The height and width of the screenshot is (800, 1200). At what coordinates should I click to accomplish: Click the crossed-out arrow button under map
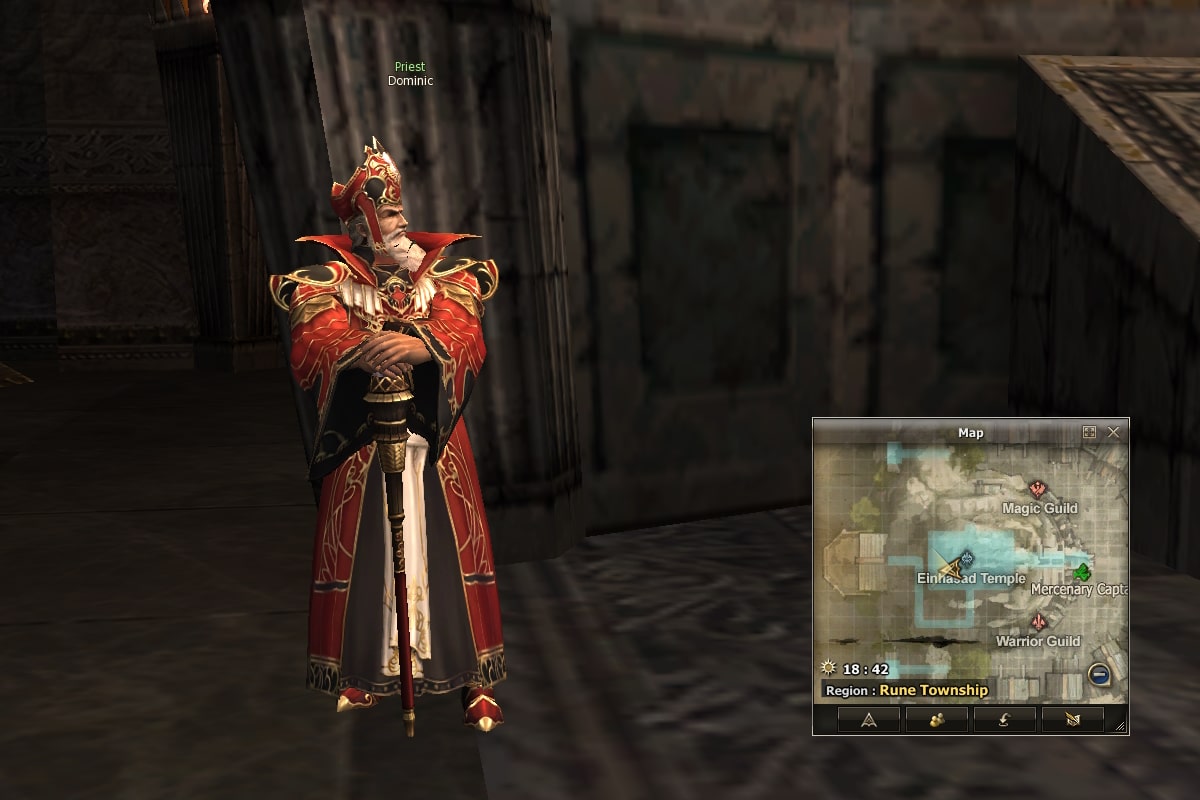[1072, 720]
